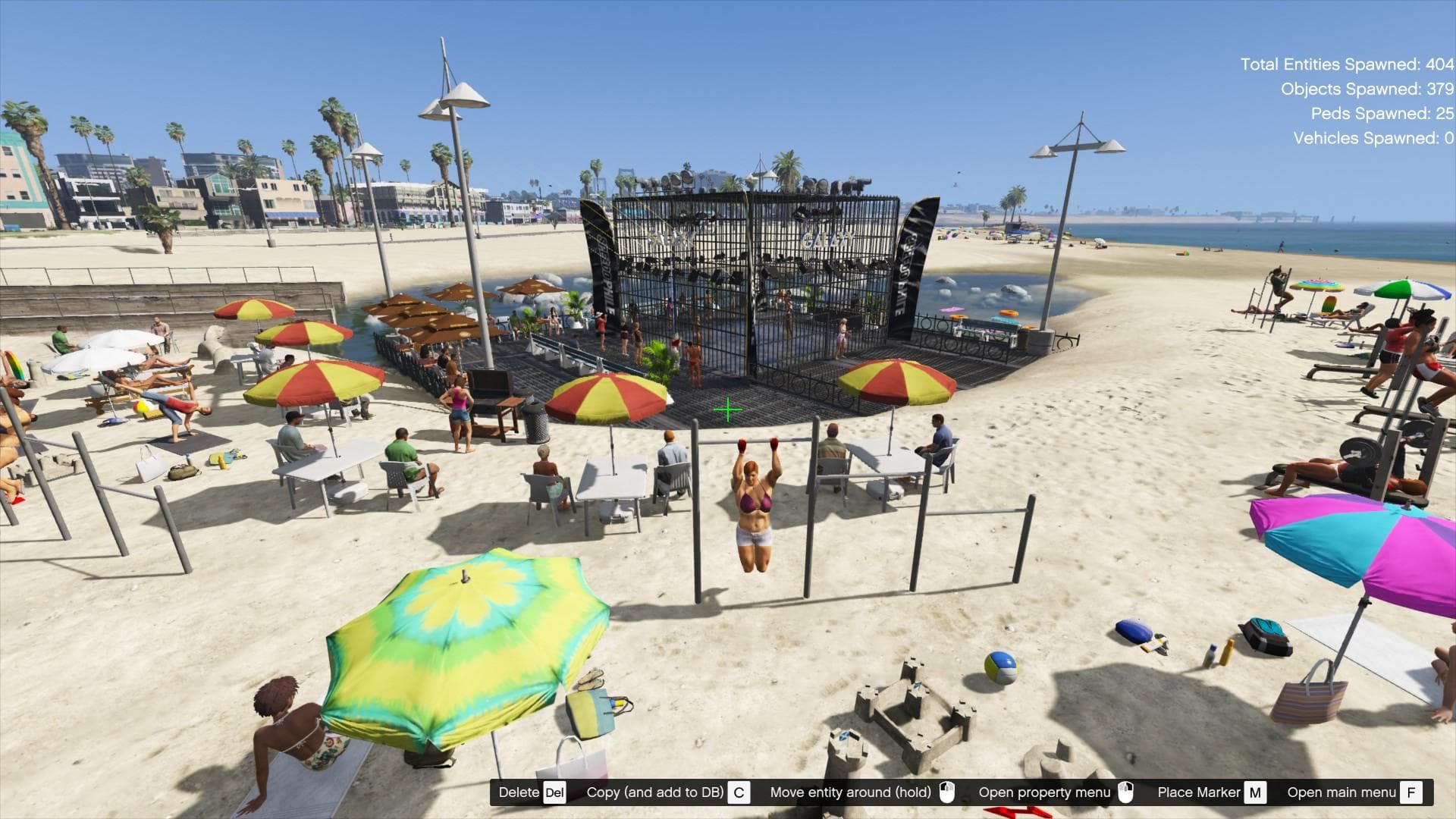
Task: Click the Del key icon for Delete
Action: [554, 792]
